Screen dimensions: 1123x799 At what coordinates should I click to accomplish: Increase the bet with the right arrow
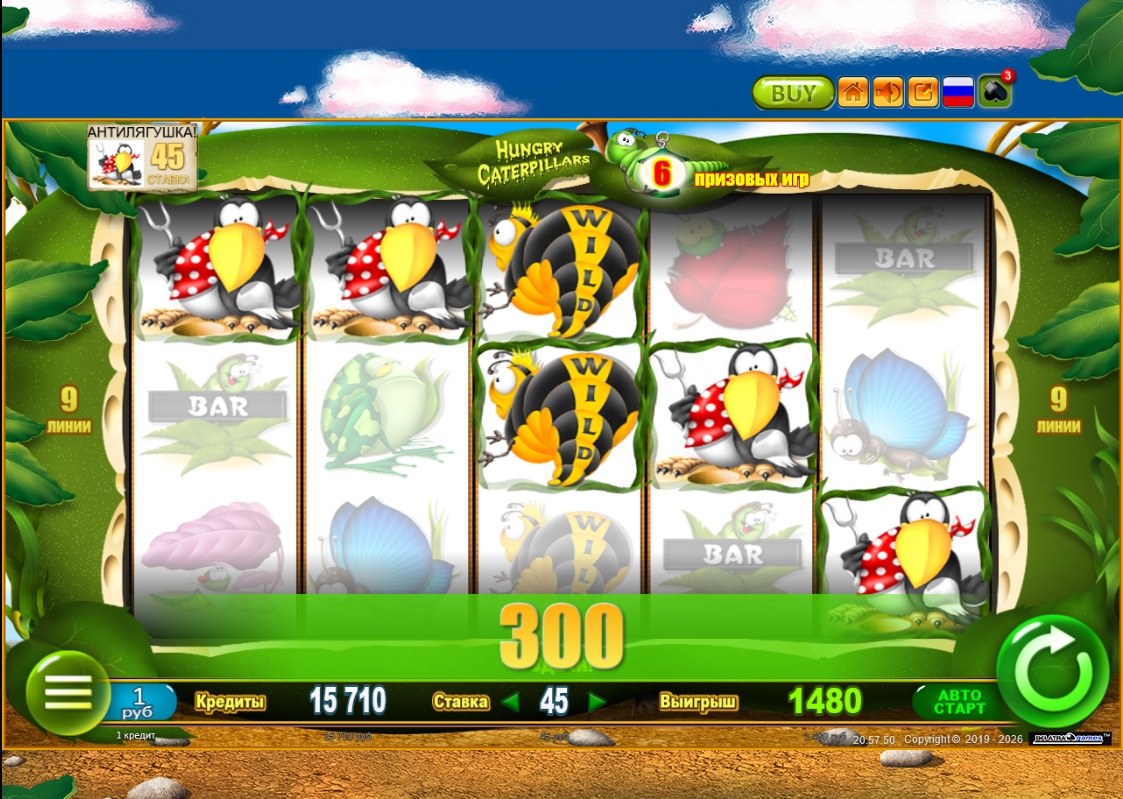(x=597, y=702)
